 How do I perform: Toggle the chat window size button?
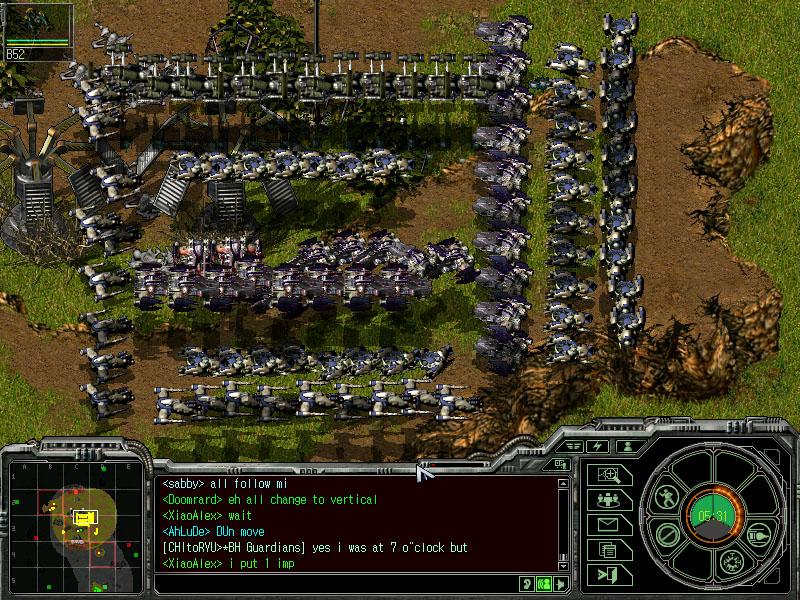tap(560, 464)
